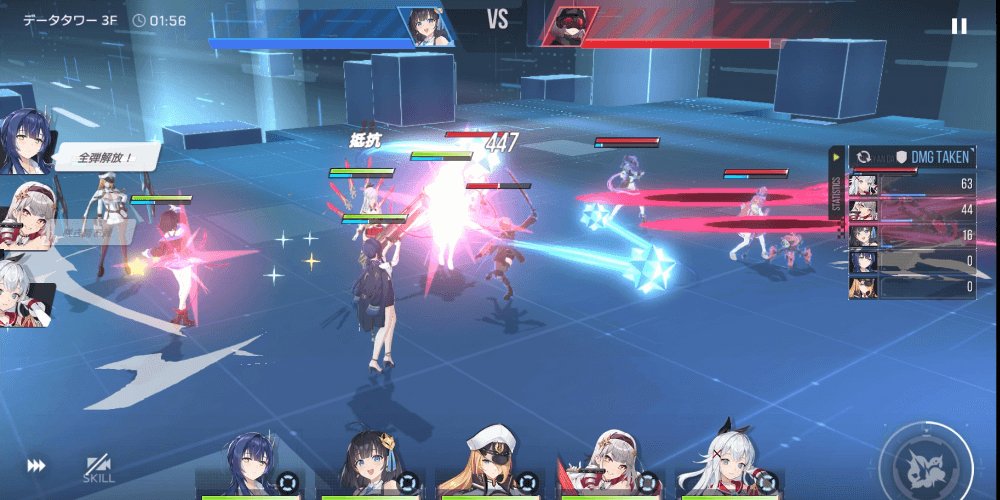Pause the battle
This screenshot has height=500, width=1000.
959,26
